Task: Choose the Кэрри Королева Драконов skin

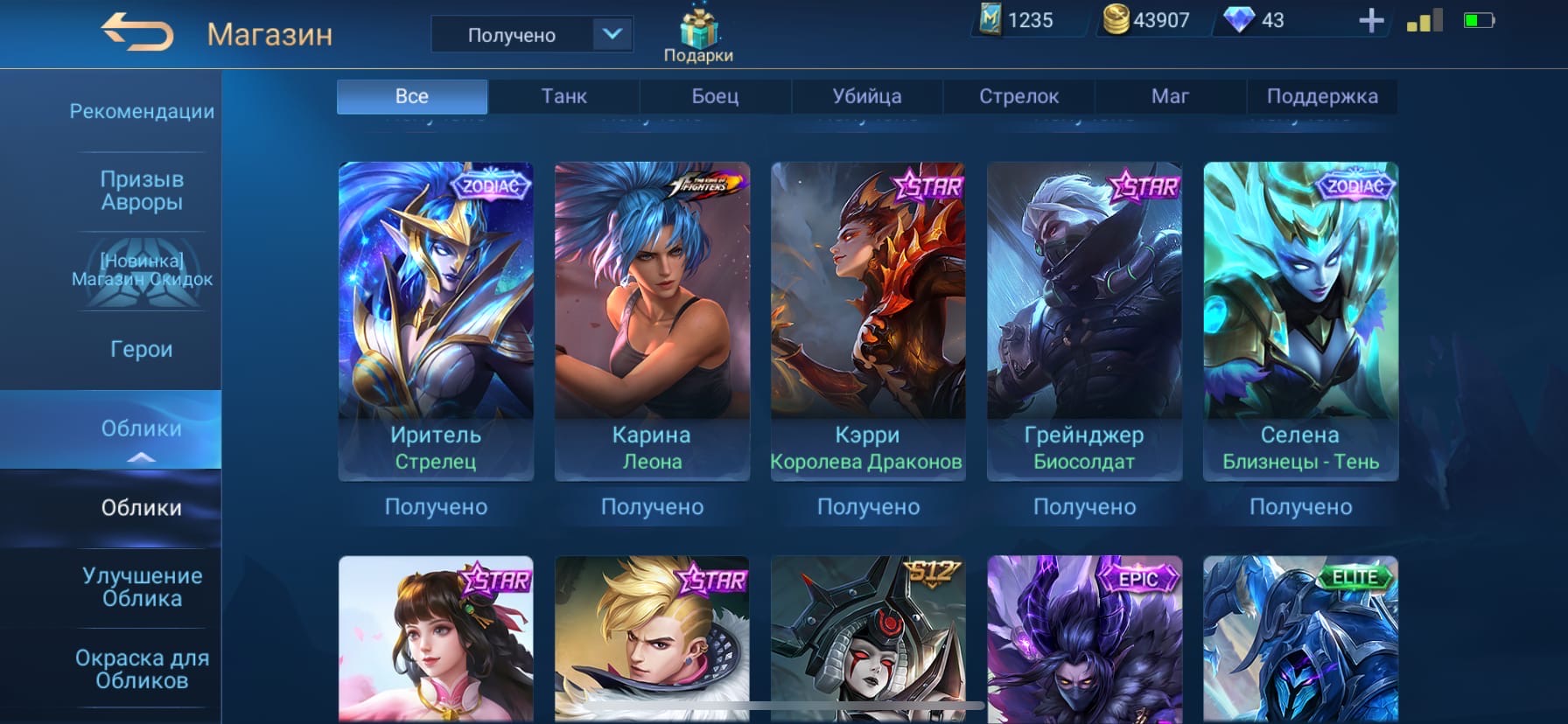Action: coord(868,320)
